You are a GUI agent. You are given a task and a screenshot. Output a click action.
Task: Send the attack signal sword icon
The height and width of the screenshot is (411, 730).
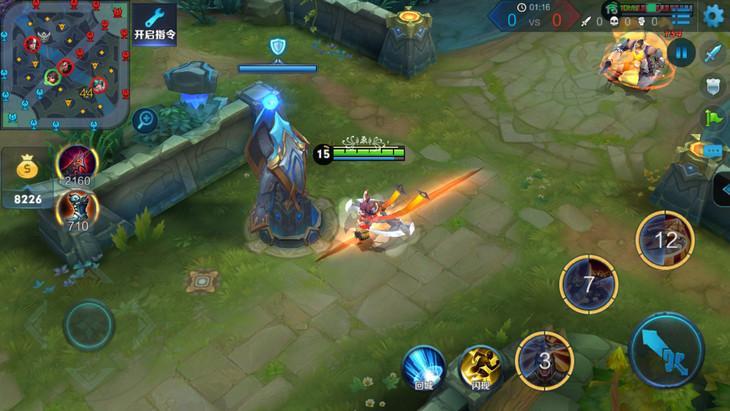[713, 53]
